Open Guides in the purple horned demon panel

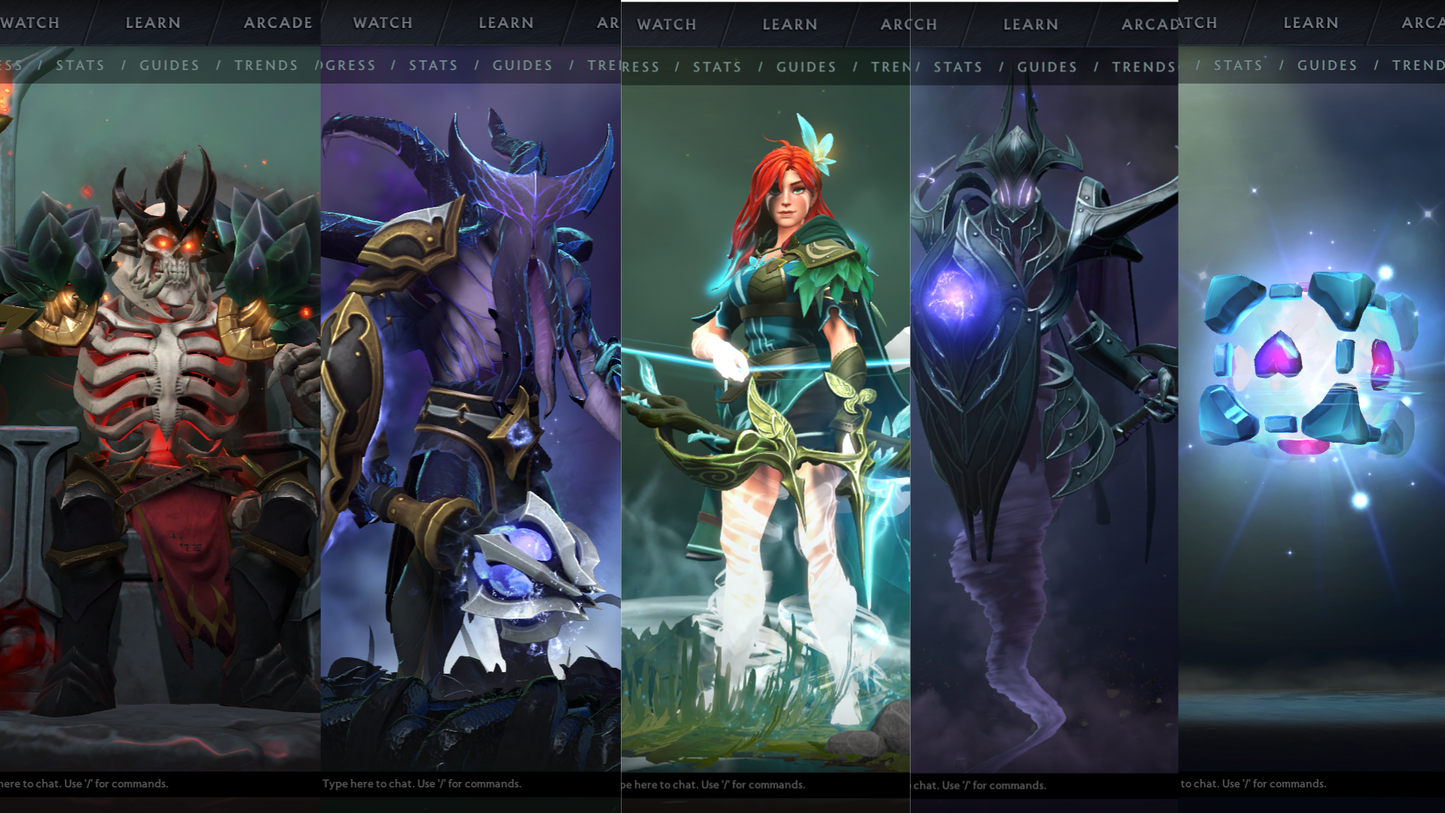(523, 65)
